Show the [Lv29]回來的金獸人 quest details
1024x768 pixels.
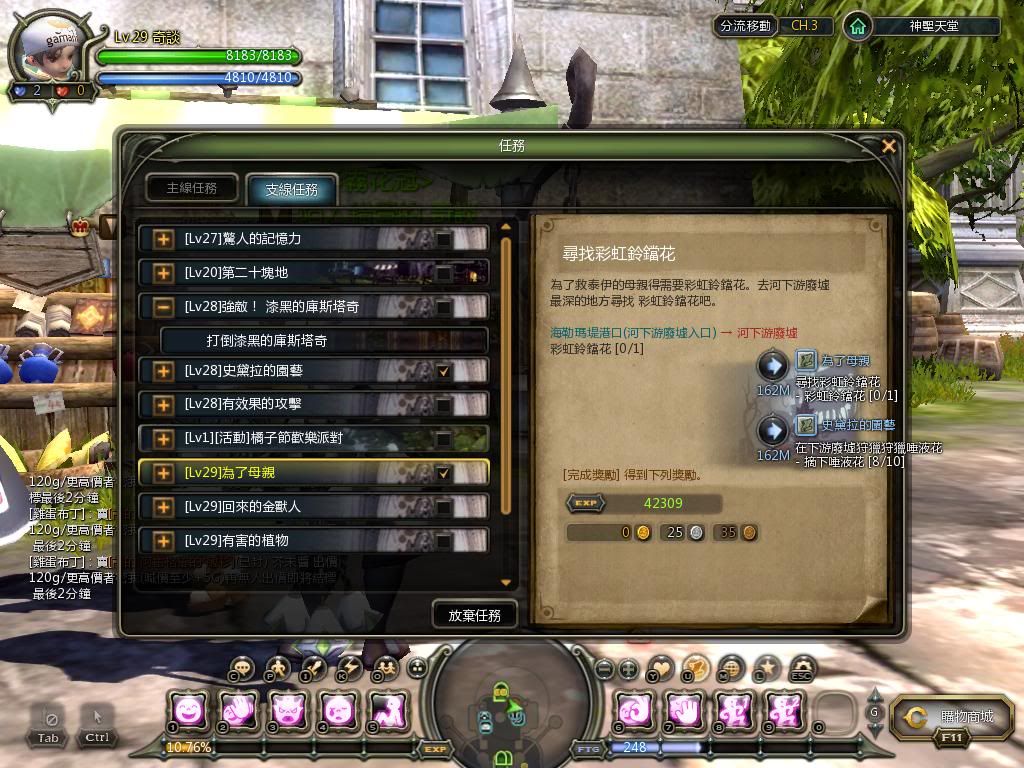300,507
